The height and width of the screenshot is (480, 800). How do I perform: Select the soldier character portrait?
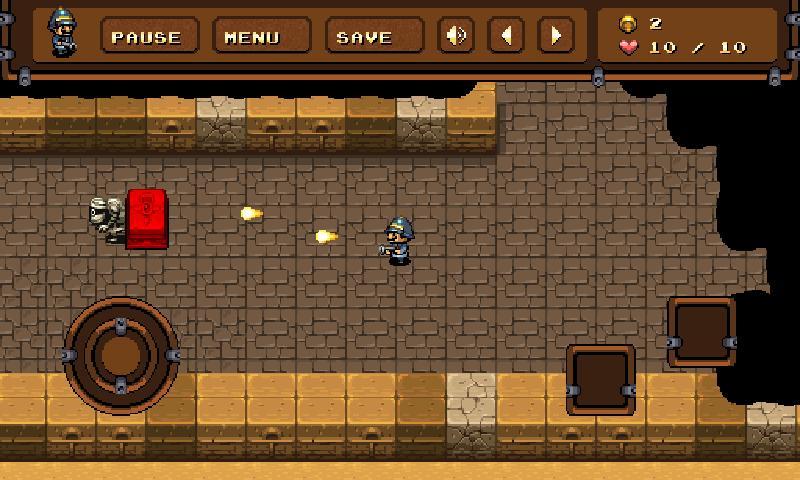pos(62,33)
